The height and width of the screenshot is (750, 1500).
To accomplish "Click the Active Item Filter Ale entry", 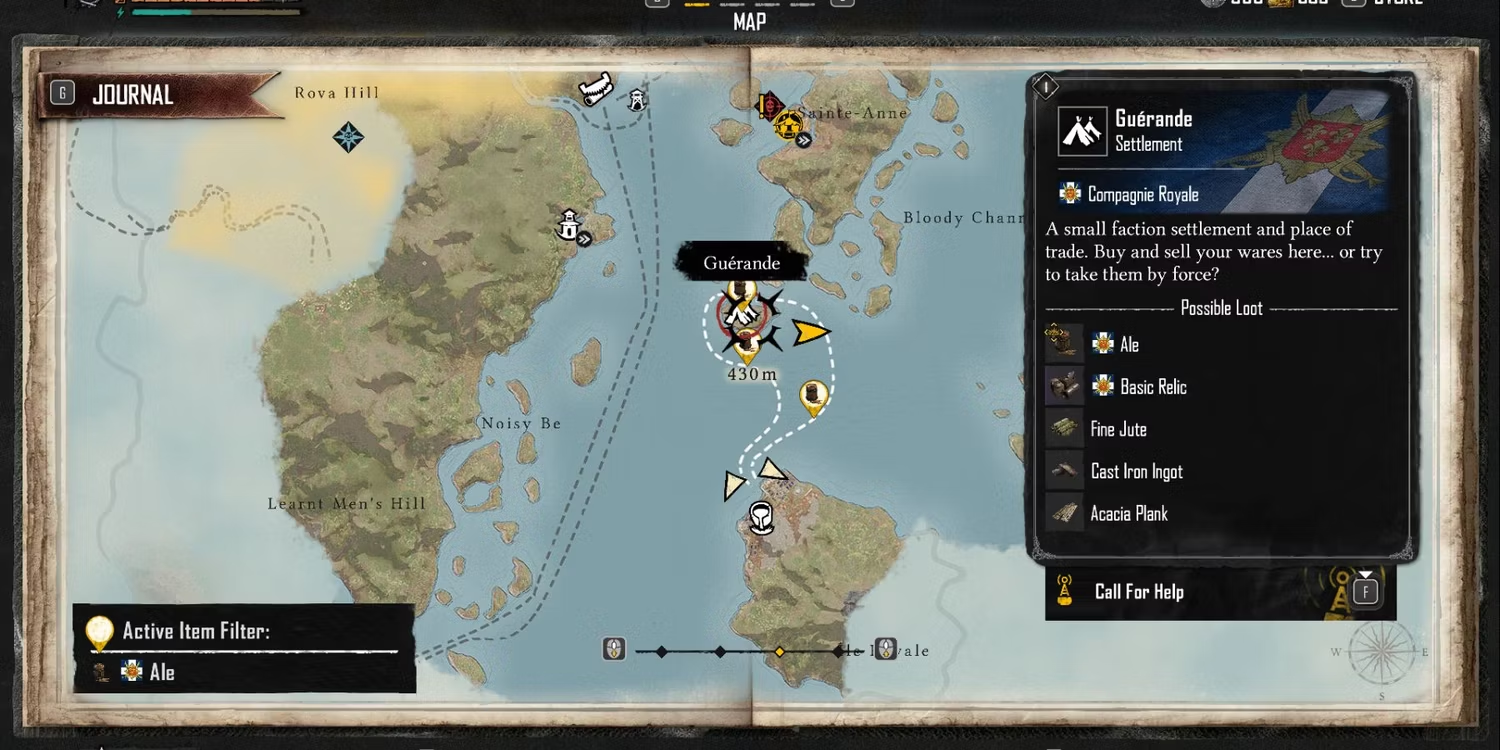I will (x=160, y=672).
